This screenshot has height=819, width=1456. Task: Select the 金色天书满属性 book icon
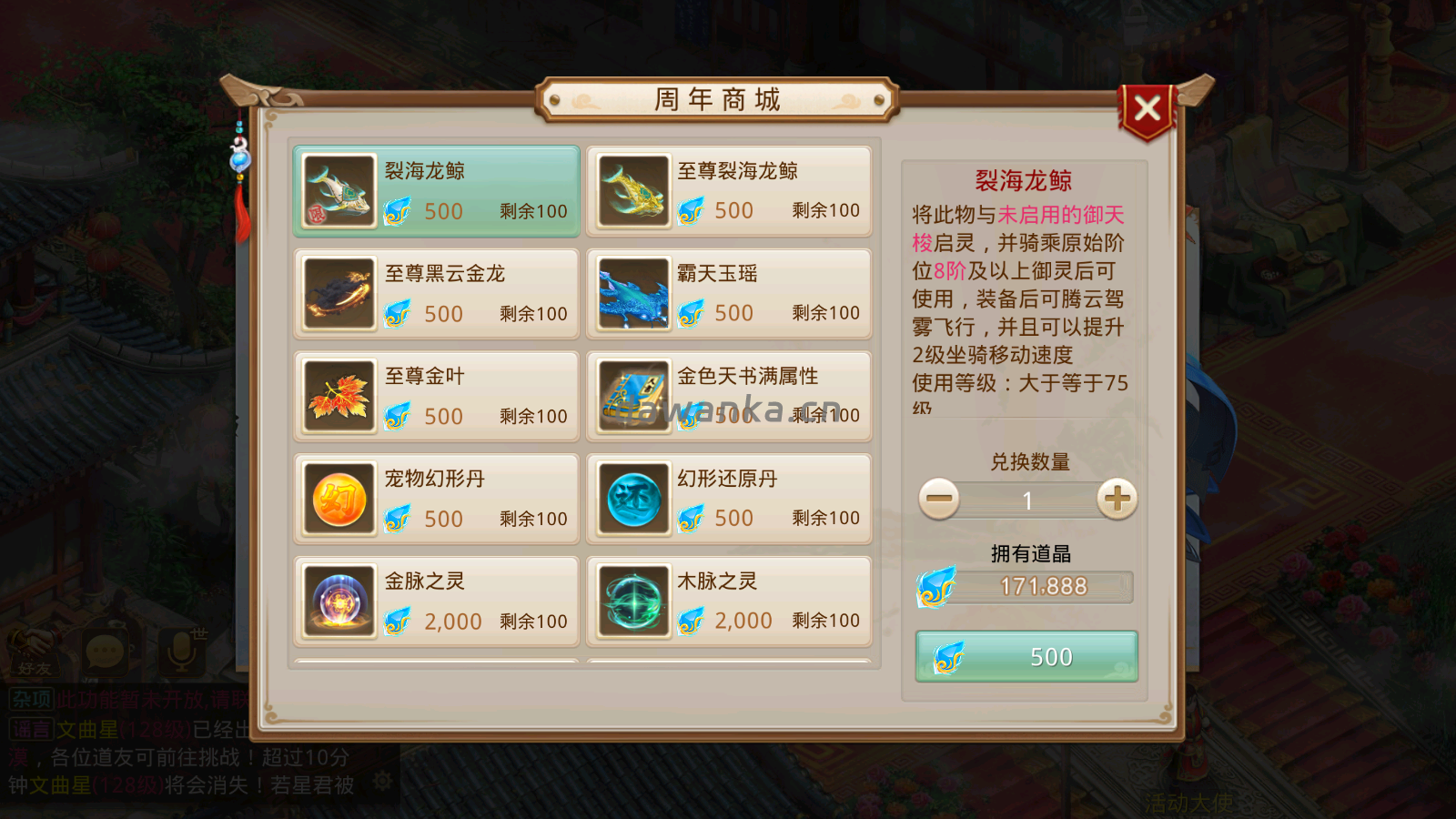click(632, 397)
